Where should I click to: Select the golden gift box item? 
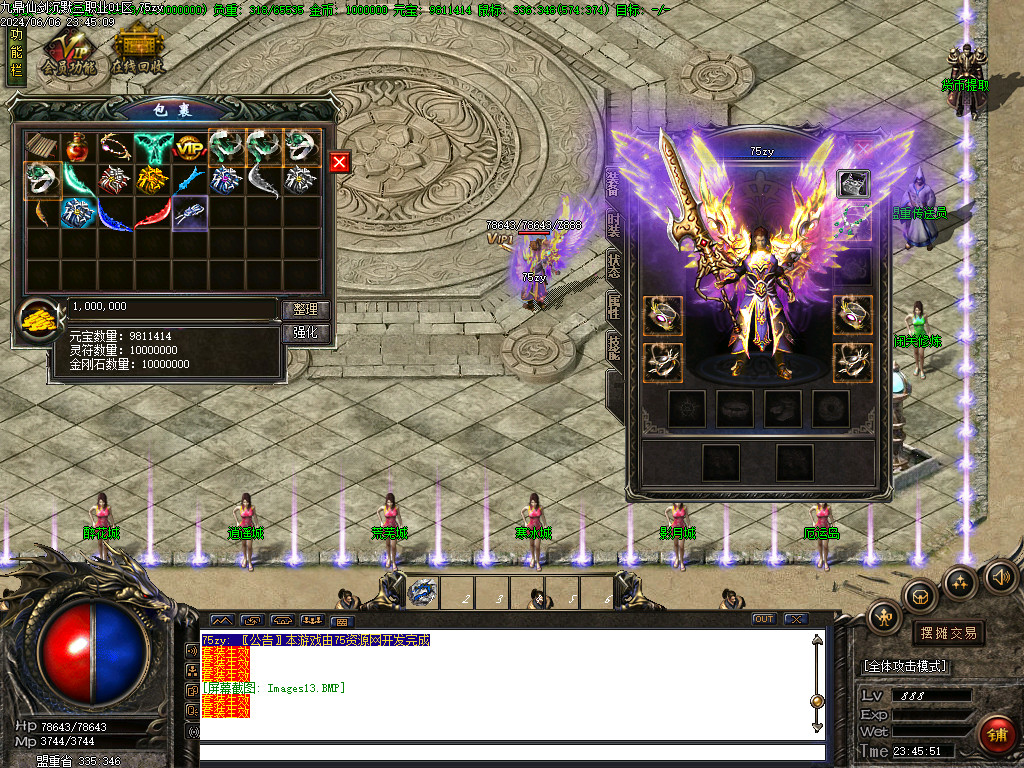tap(152, 180)
